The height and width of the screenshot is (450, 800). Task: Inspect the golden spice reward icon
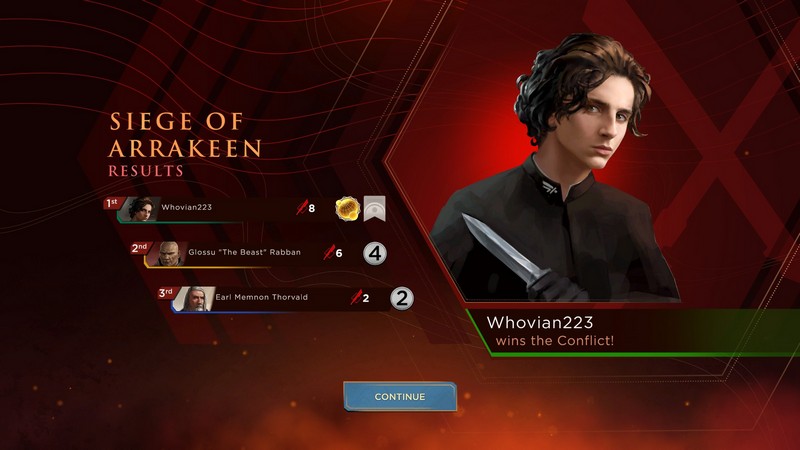tap(347, 208)
